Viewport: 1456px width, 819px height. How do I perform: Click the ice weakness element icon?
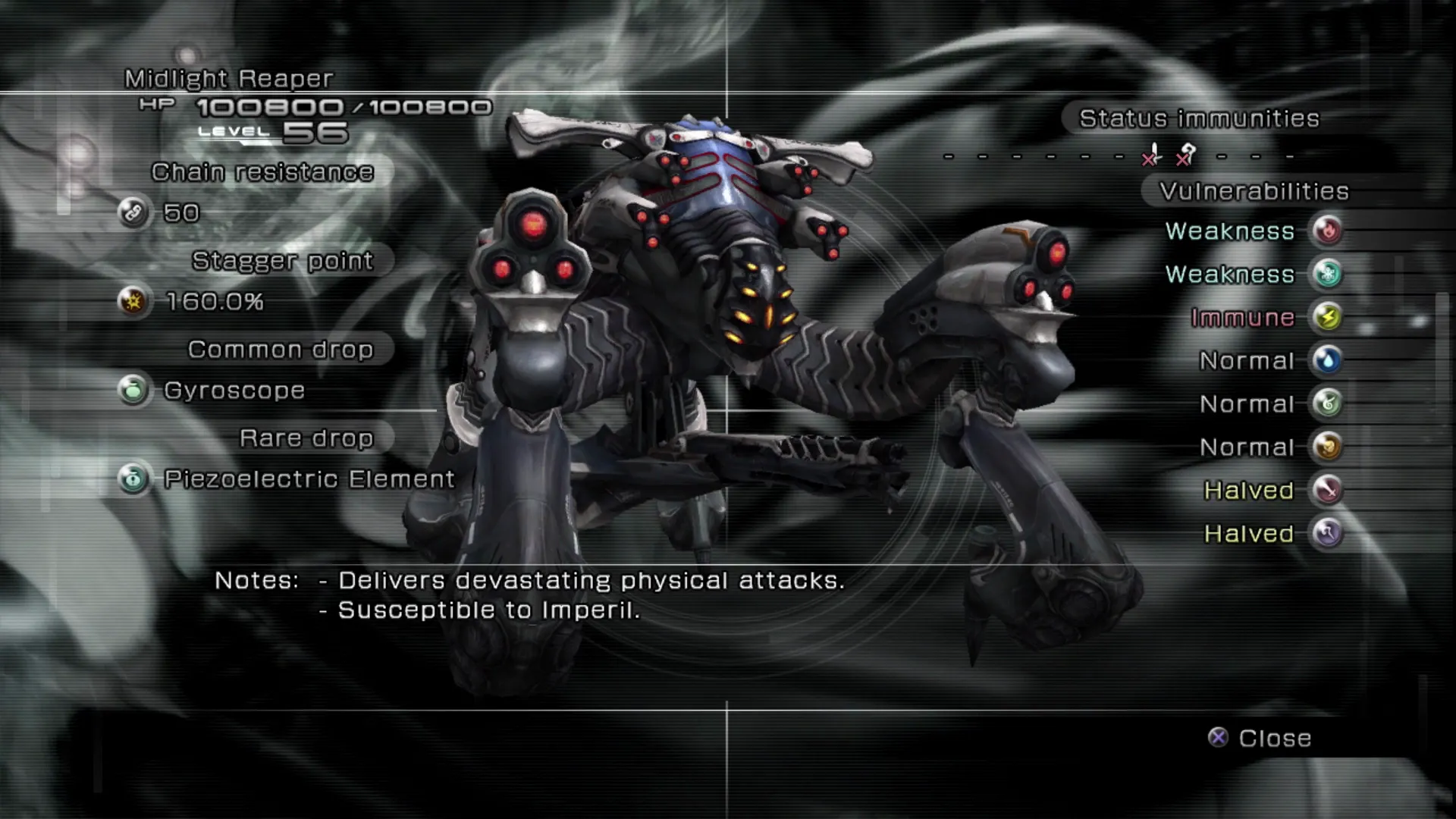(x=1327, y=274)
